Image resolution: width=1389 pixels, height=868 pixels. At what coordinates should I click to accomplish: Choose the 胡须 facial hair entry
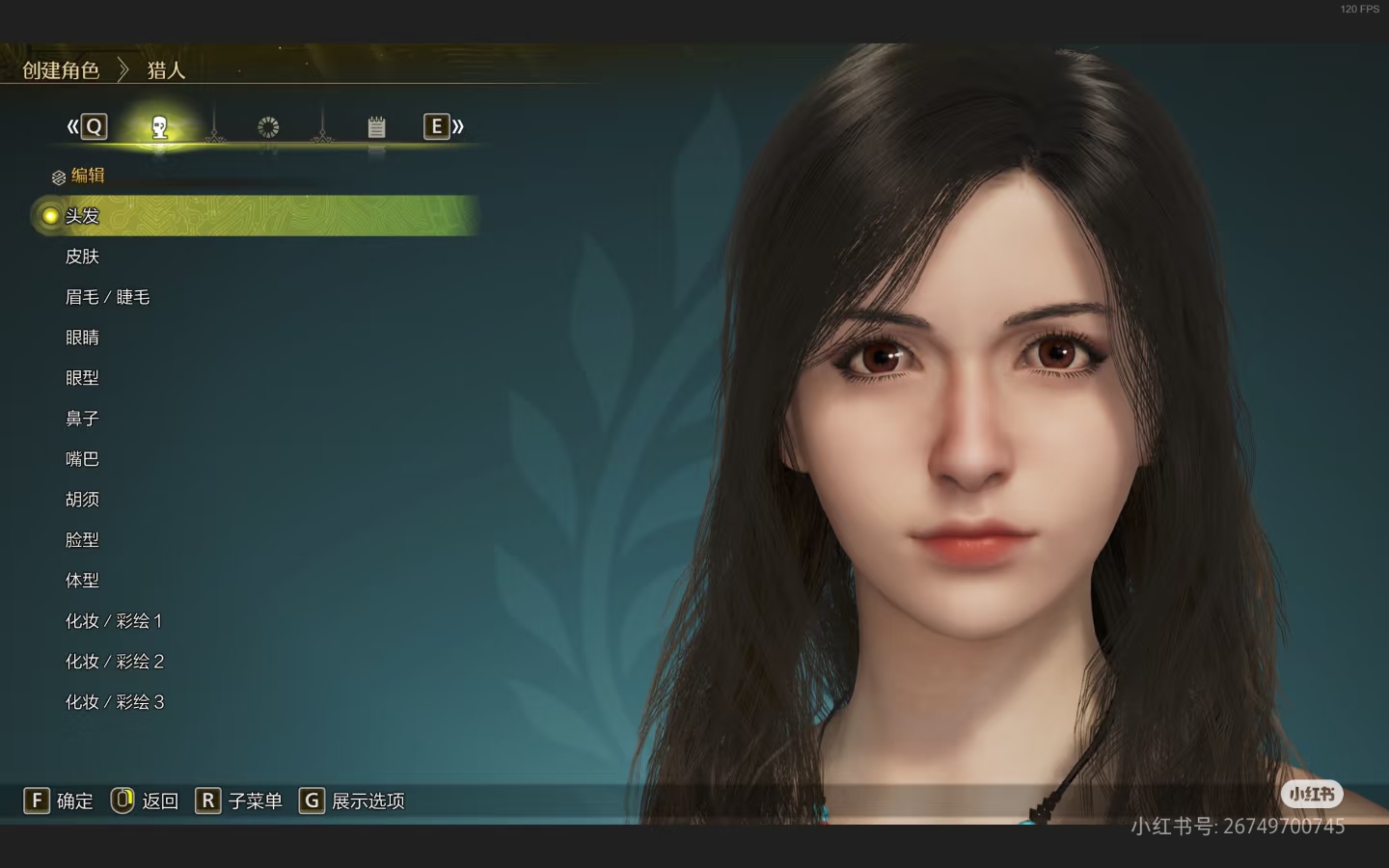point(83,500)
